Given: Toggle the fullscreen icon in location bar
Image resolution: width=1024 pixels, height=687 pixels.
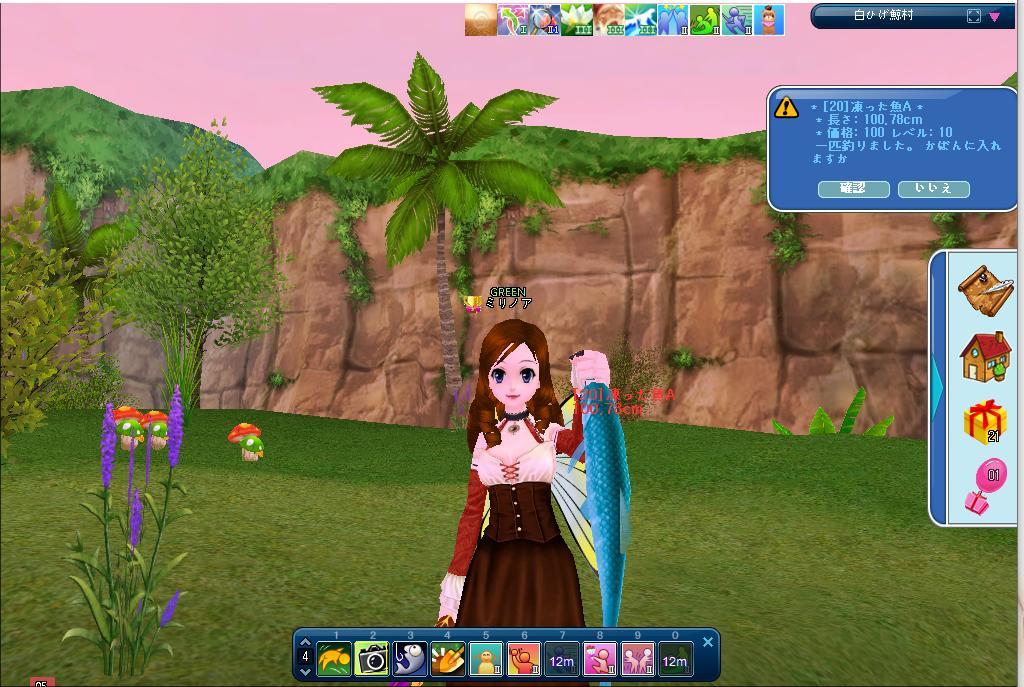Looking at the screenshot, I should click(974, 16).
